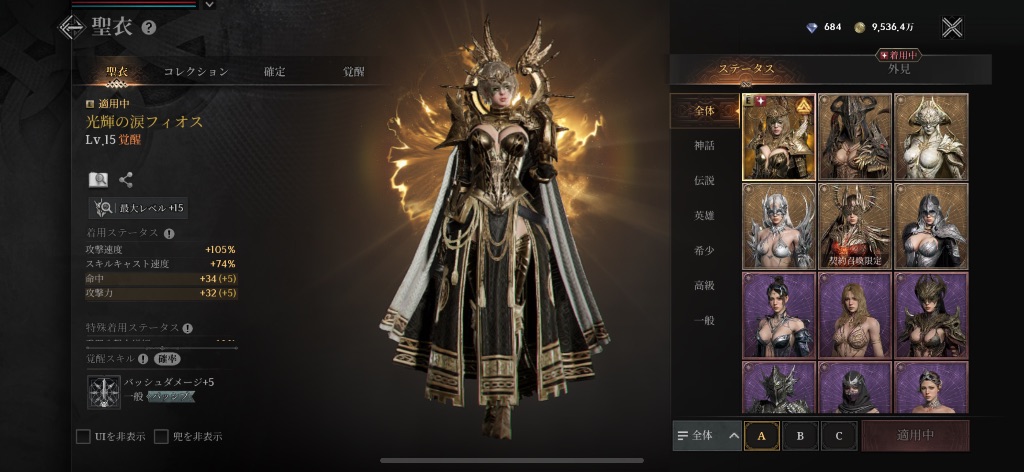
Task: Select the 高級 rarity filter
Action: (x=705, y=285)
